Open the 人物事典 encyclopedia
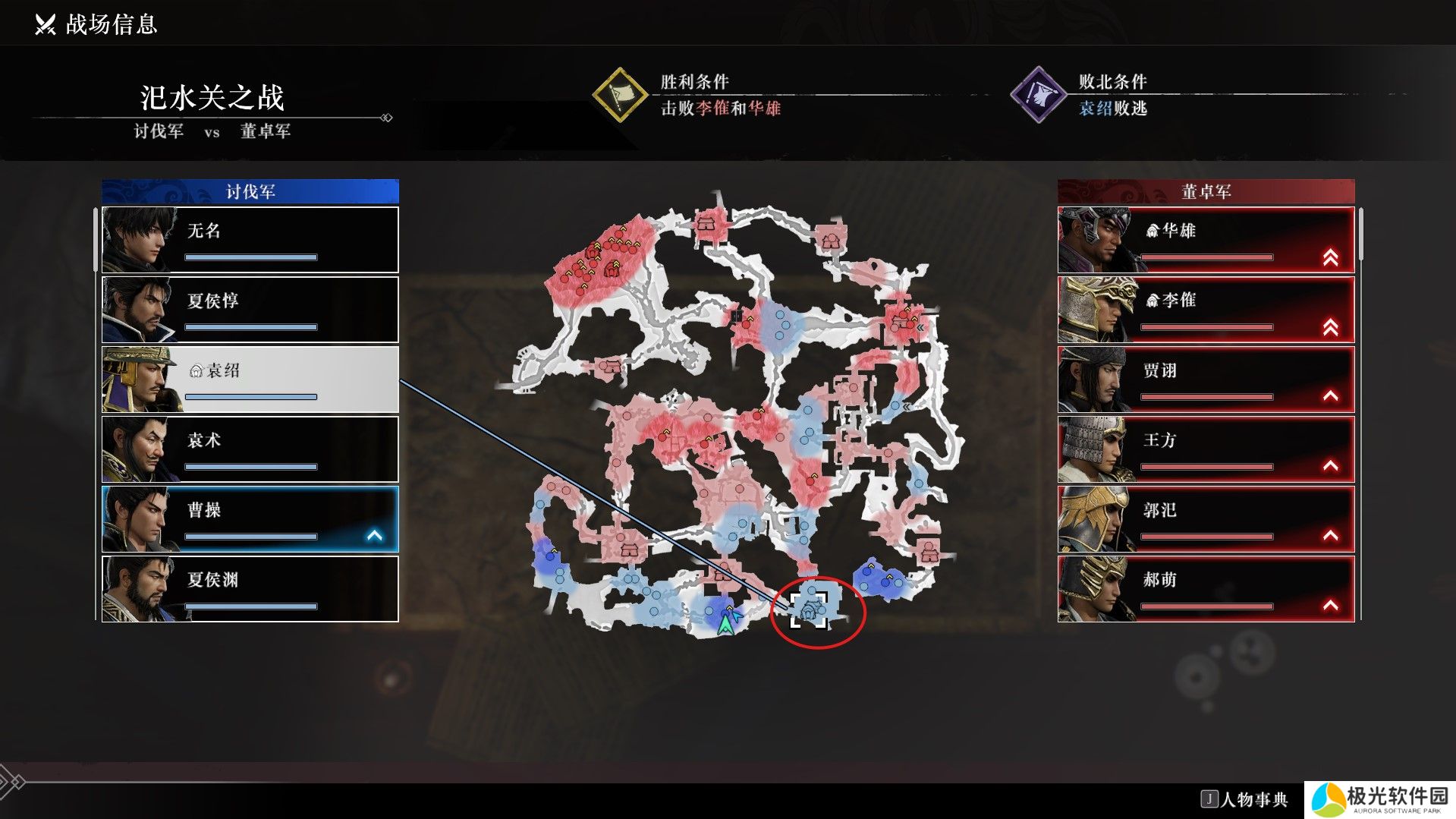 tap(1245, 799)
